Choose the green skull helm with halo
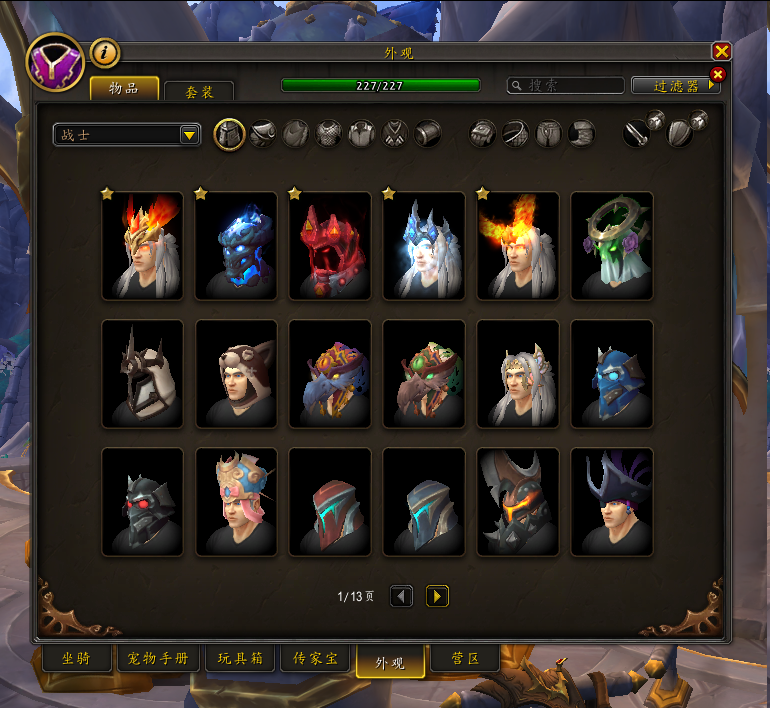Screen dimensions: 770x708 pyautogui.click(x=612, y=246)
